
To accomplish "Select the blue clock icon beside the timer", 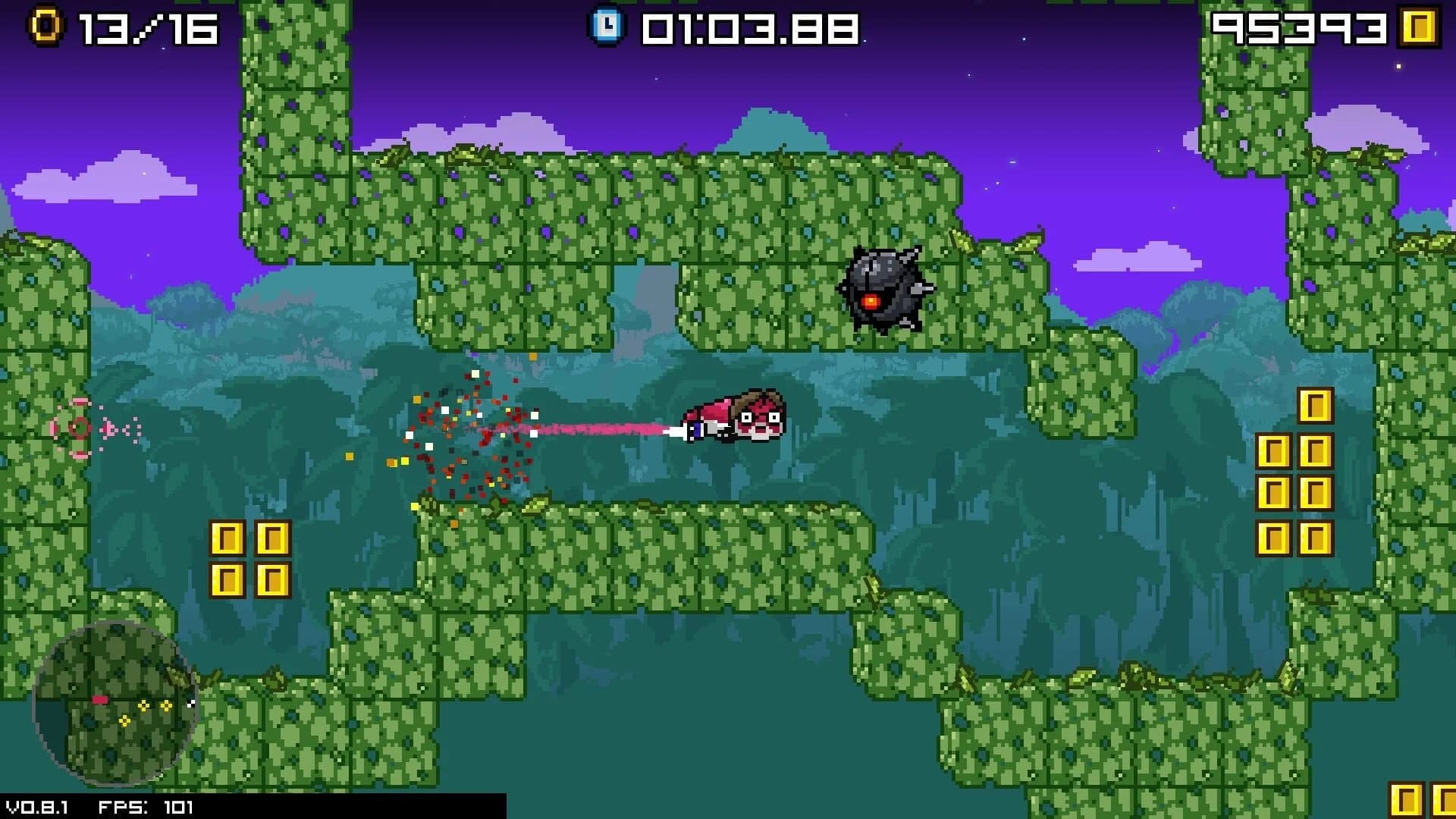I will tap(607, 25).
